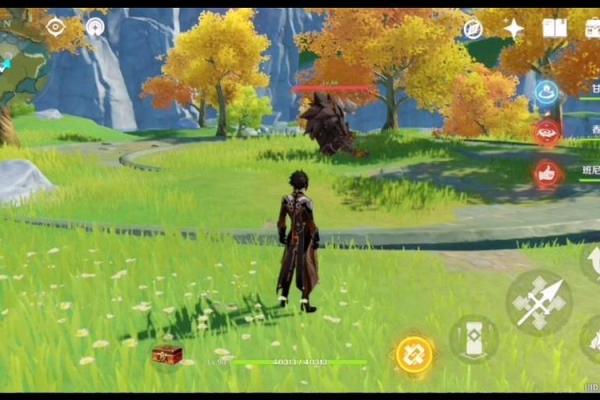Screen dimensions: 600x400
Task: Open the four-point star Wish icon
Action: 514,28
